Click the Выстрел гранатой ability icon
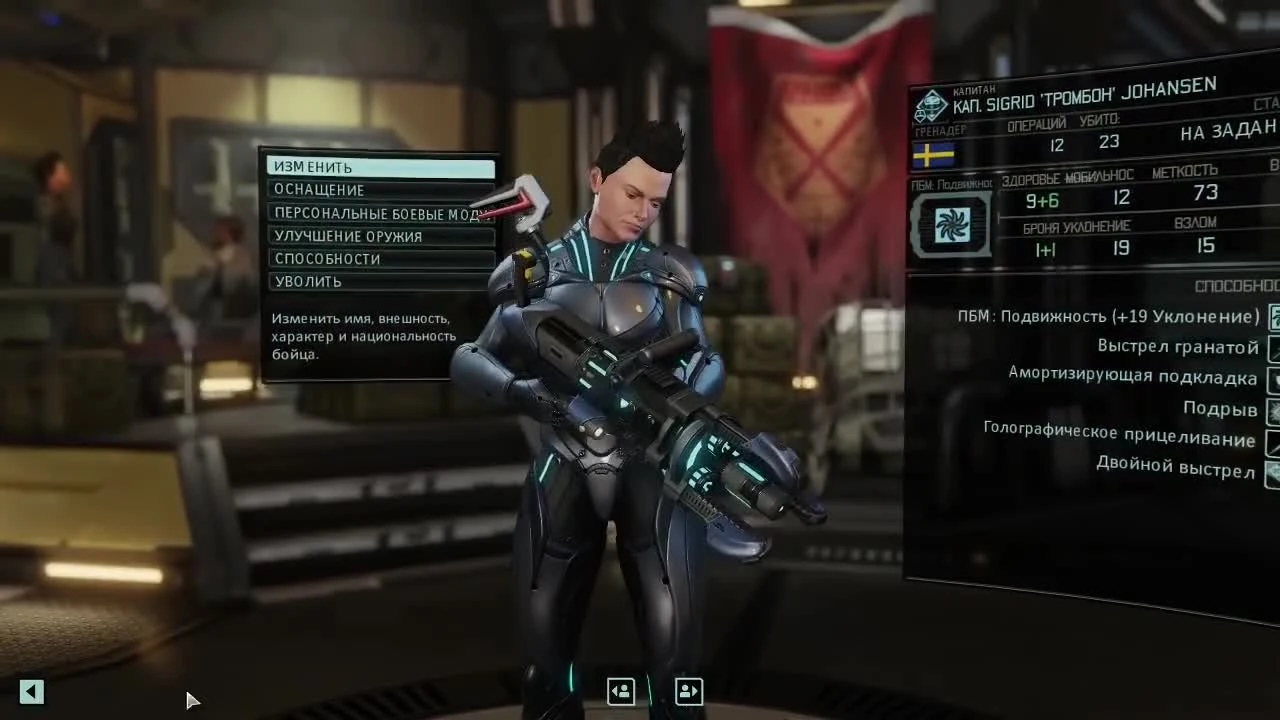The height and width of the screenshot is (720, 1280). tap(1272, 347)
